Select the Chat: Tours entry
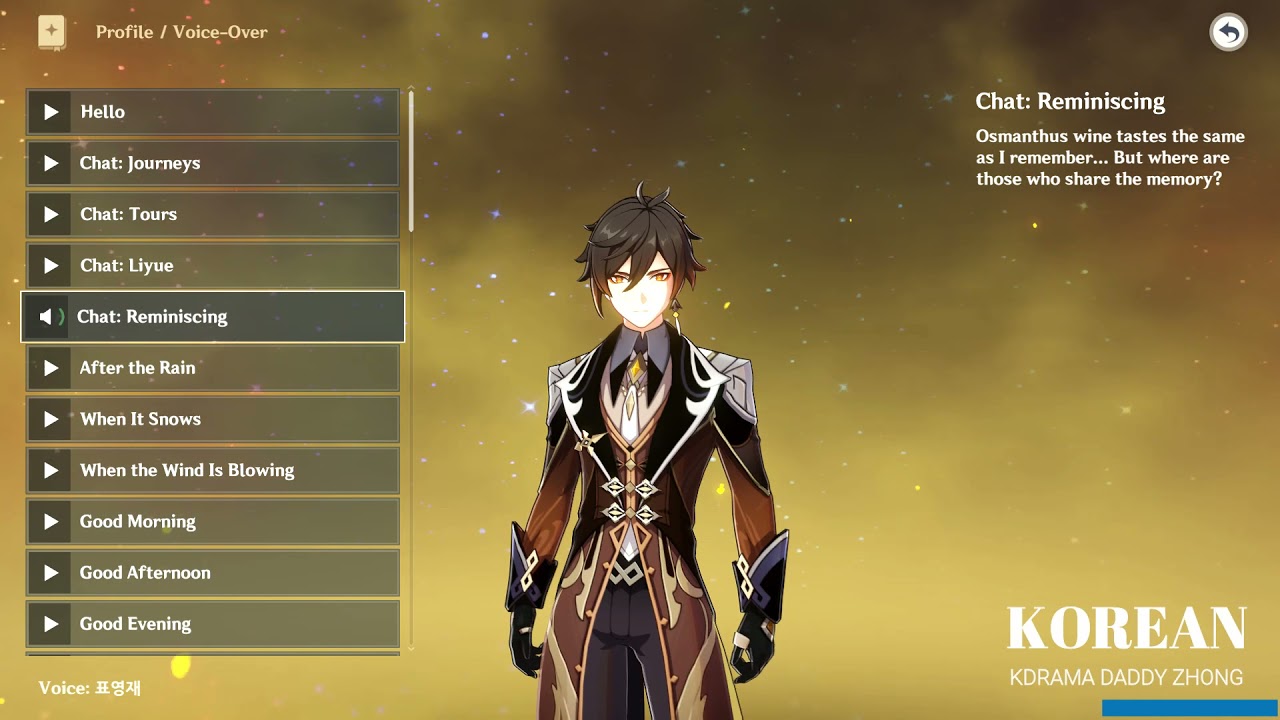 click(x=212, y=214)
